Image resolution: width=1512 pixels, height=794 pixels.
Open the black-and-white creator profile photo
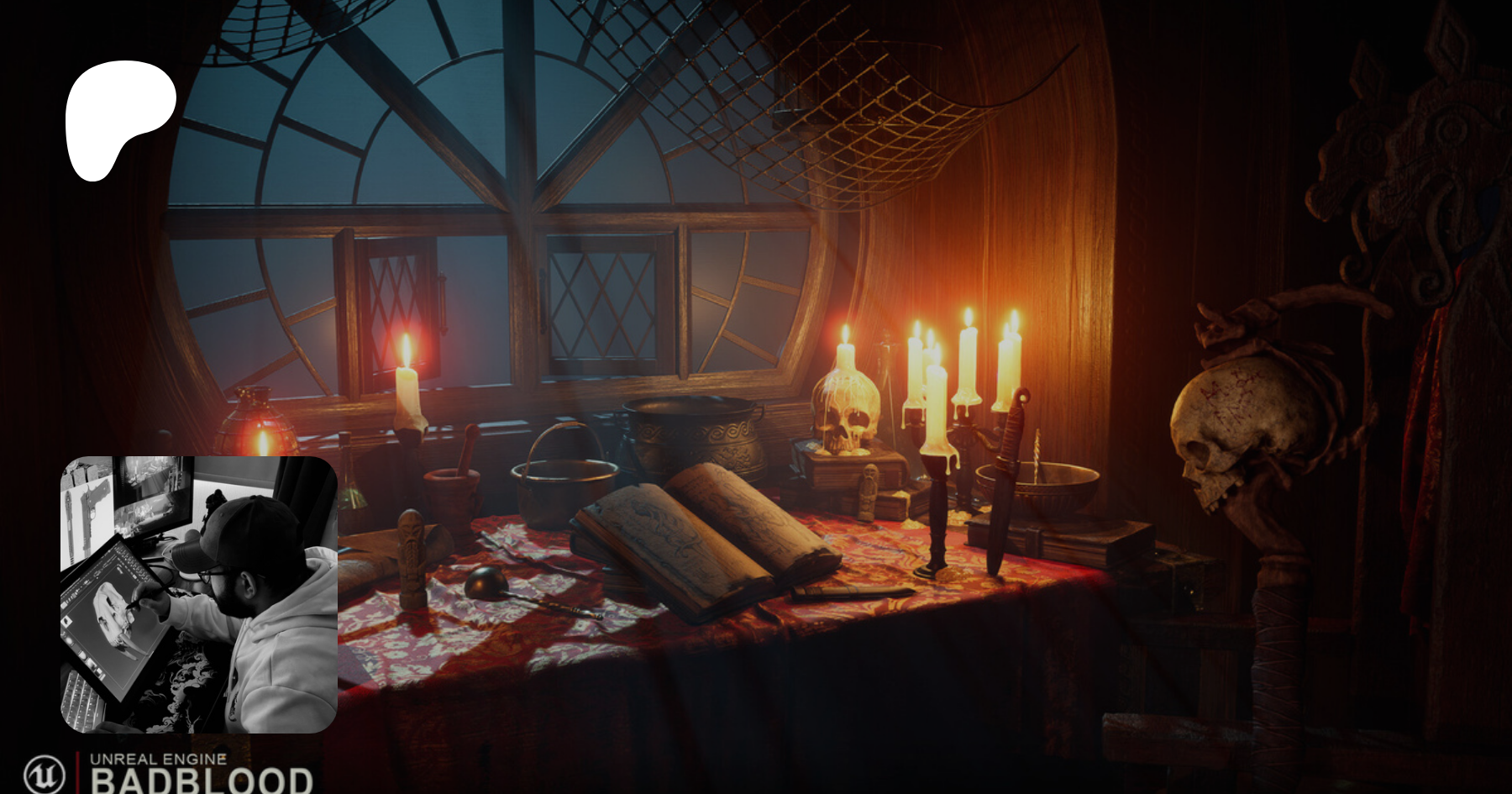pyautogui.click(x=199, y=594)
